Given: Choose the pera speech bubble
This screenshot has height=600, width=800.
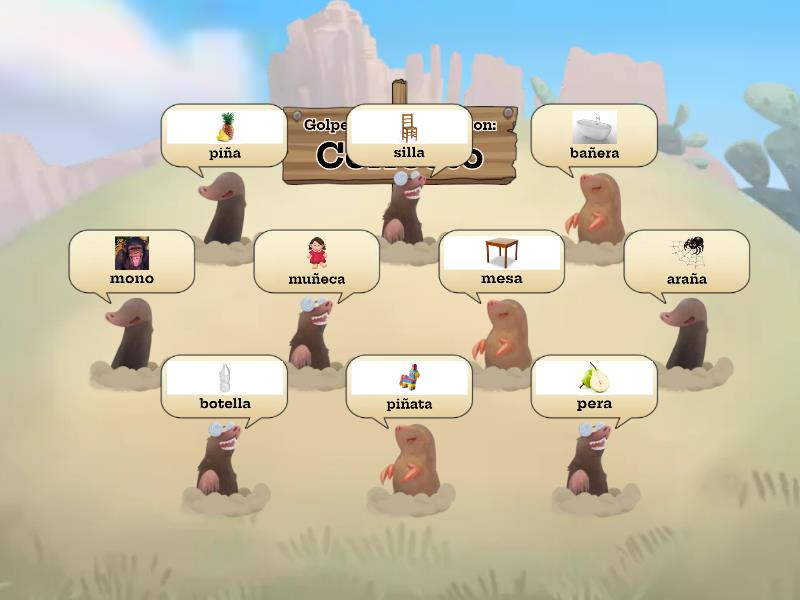Looking at the screenshot, I should [x=594, y=387].
